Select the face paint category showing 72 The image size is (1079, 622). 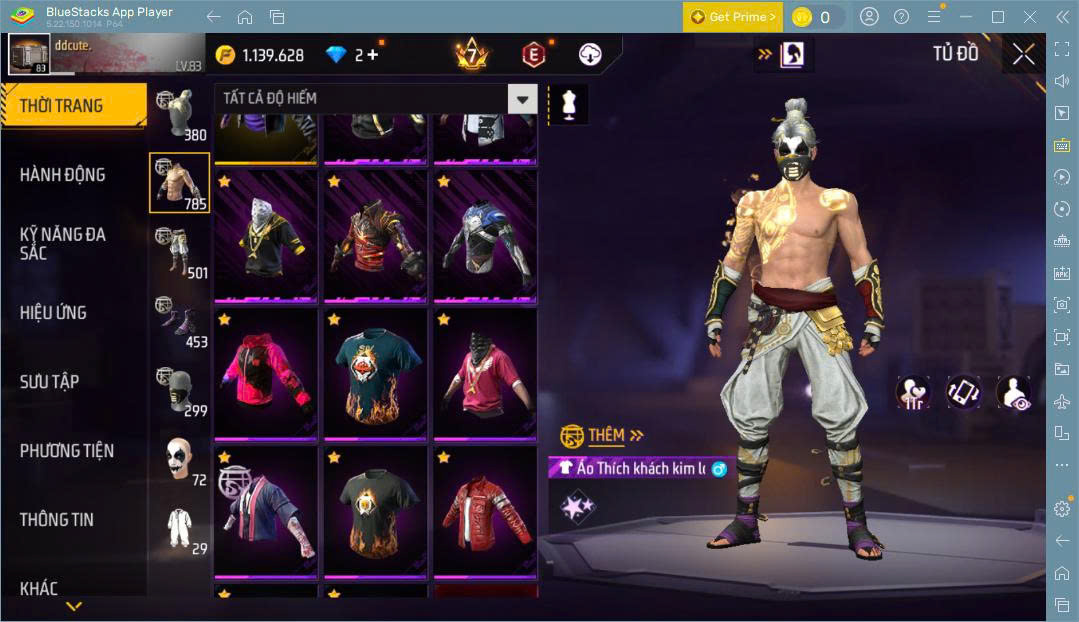coord(180,460)
